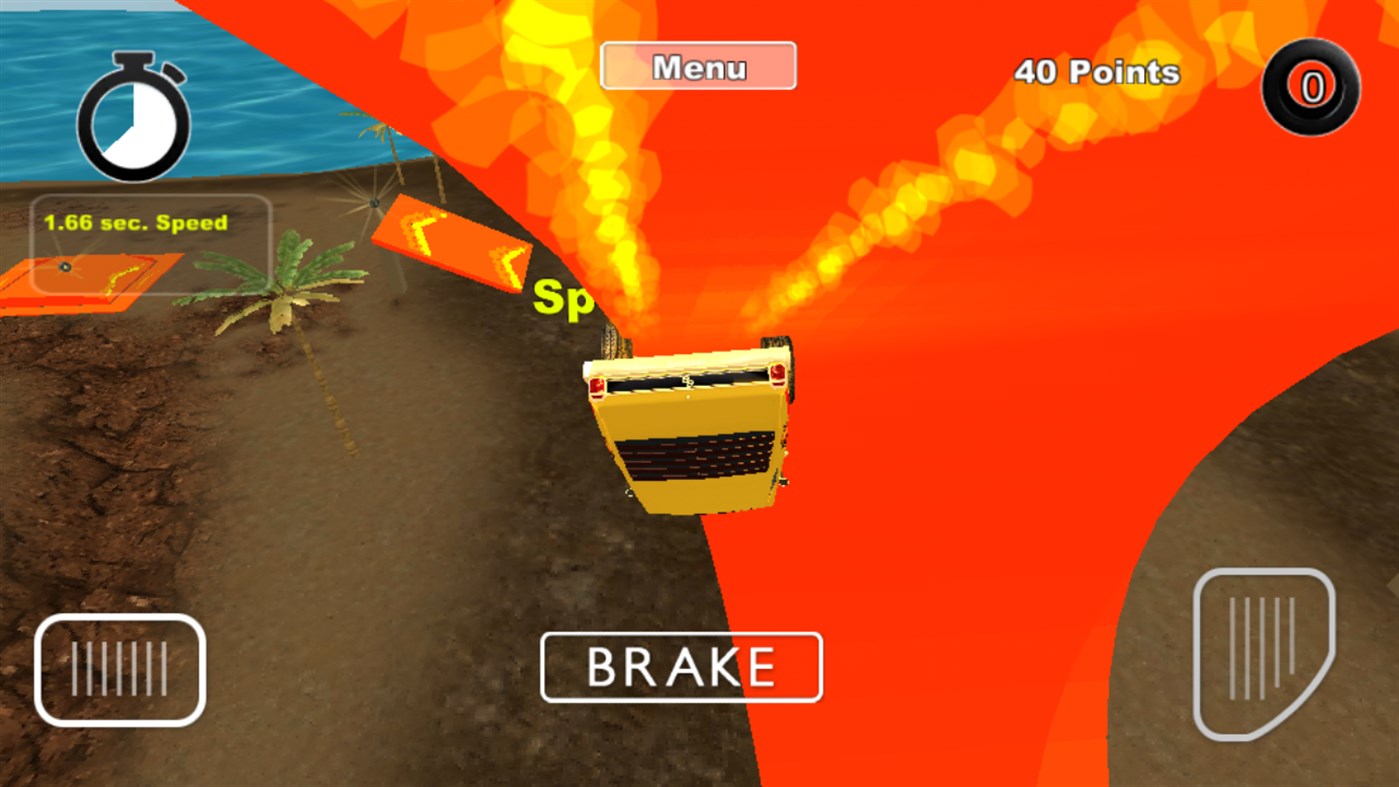Tap the truck's left front wheel
The width and height of the screenshot is (1399, 787).
(610, 340)
